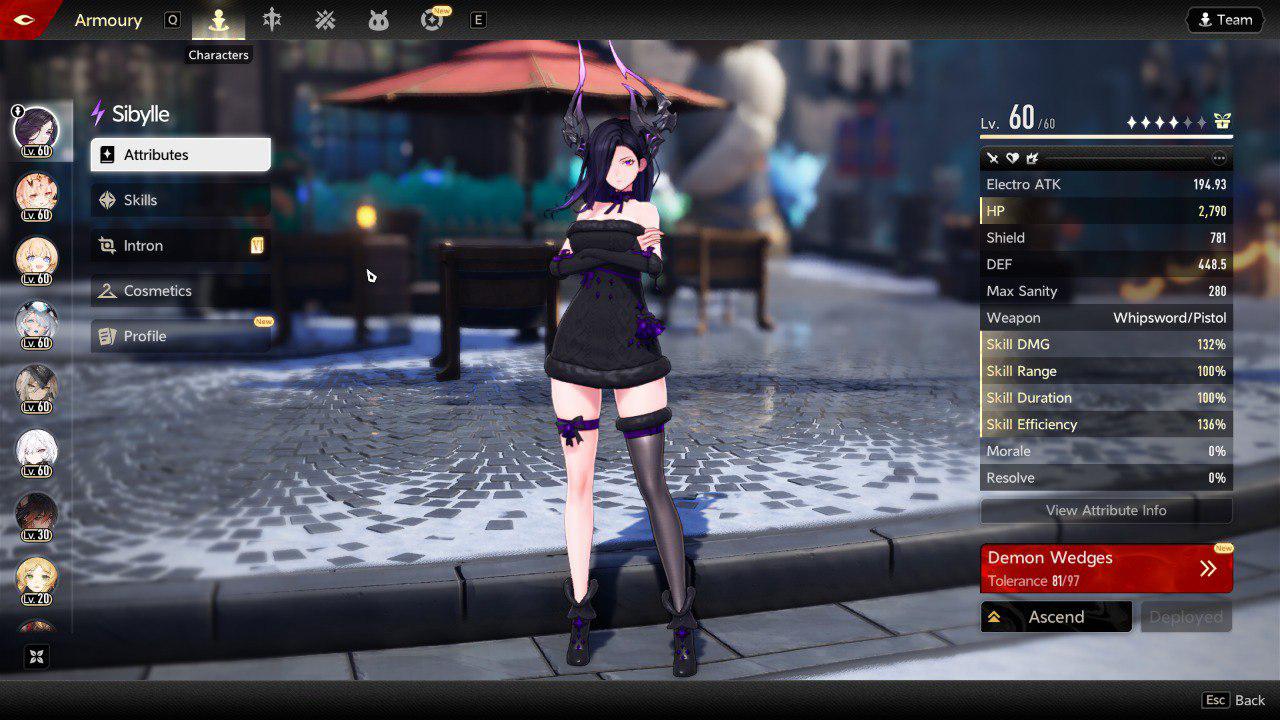Open the Demon Wedges panel
The height and width of the screenshot is (720, 1280).
[1106, 568]
